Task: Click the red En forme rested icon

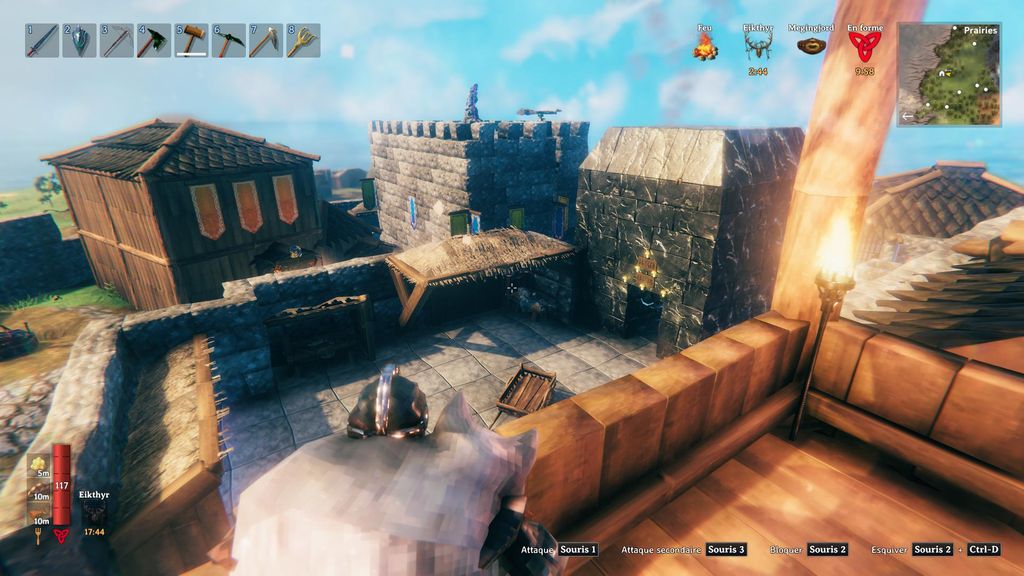Action: [x=865, y=45]
